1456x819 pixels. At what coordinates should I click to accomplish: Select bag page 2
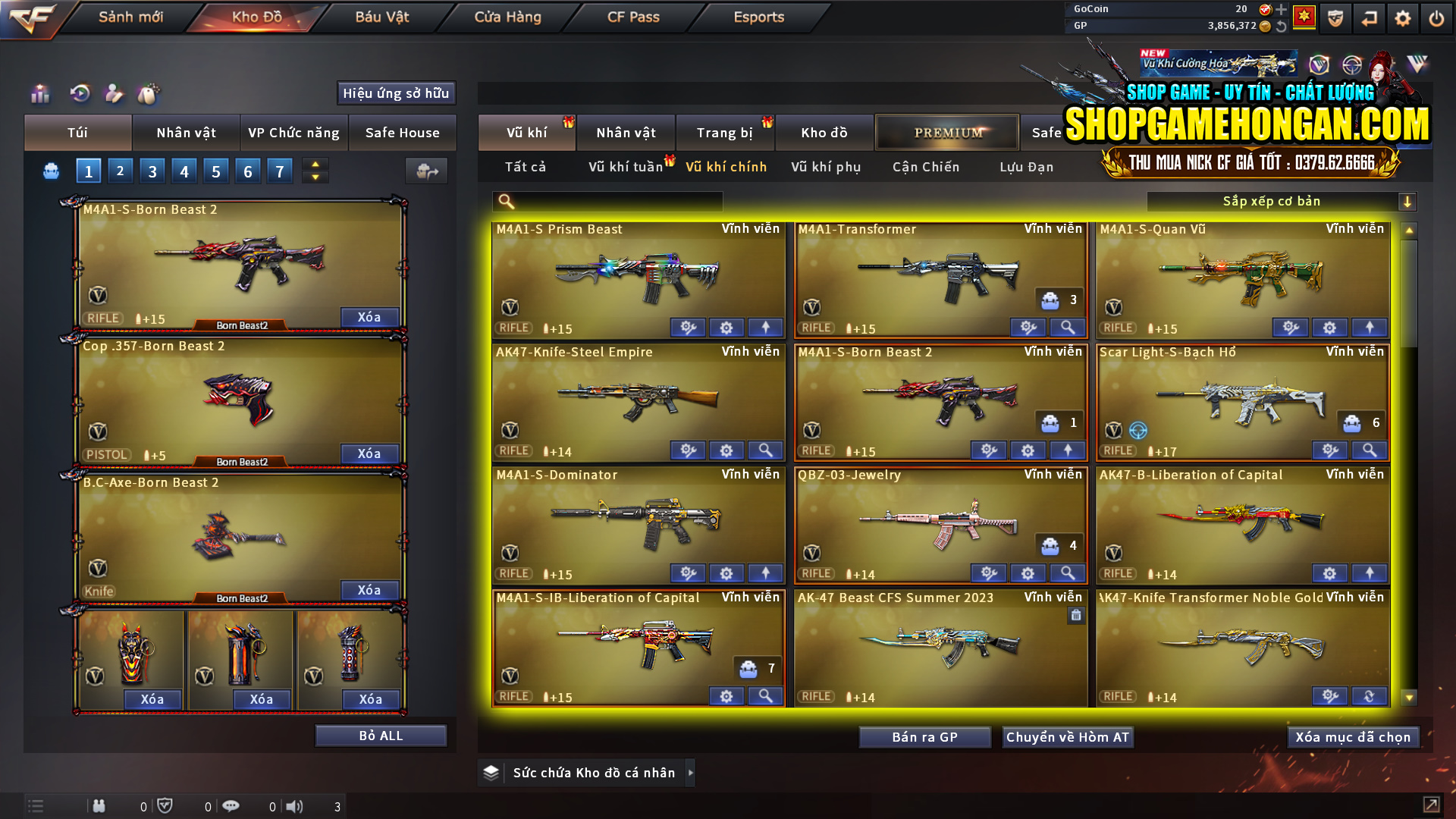[120, 171]
